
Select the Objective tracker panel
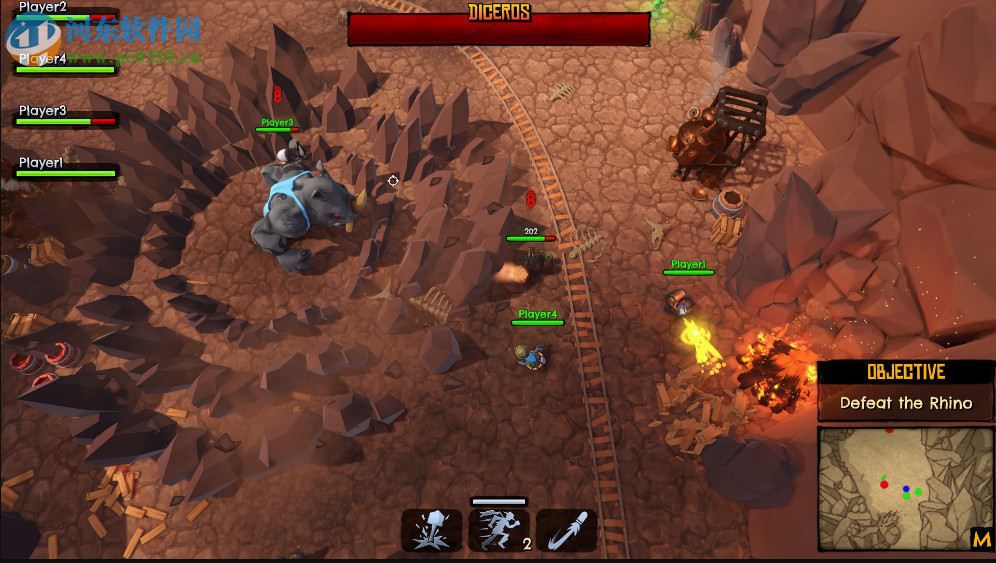pyautogui.click(x=906, y=391)
